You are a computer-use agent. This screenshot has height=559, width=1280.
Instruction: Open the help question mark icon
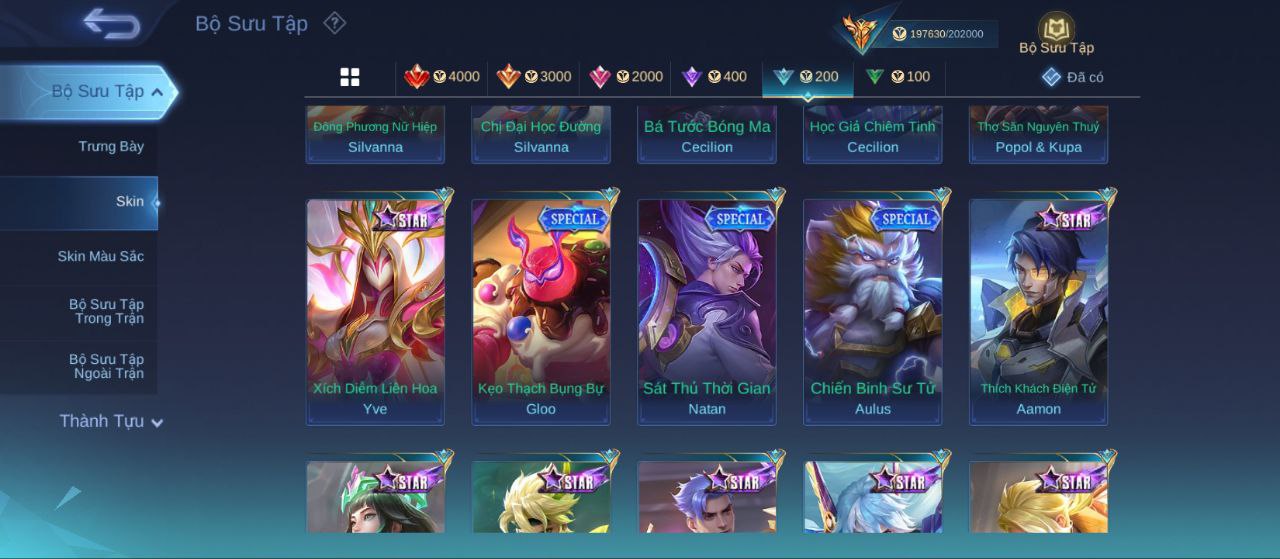335,23
